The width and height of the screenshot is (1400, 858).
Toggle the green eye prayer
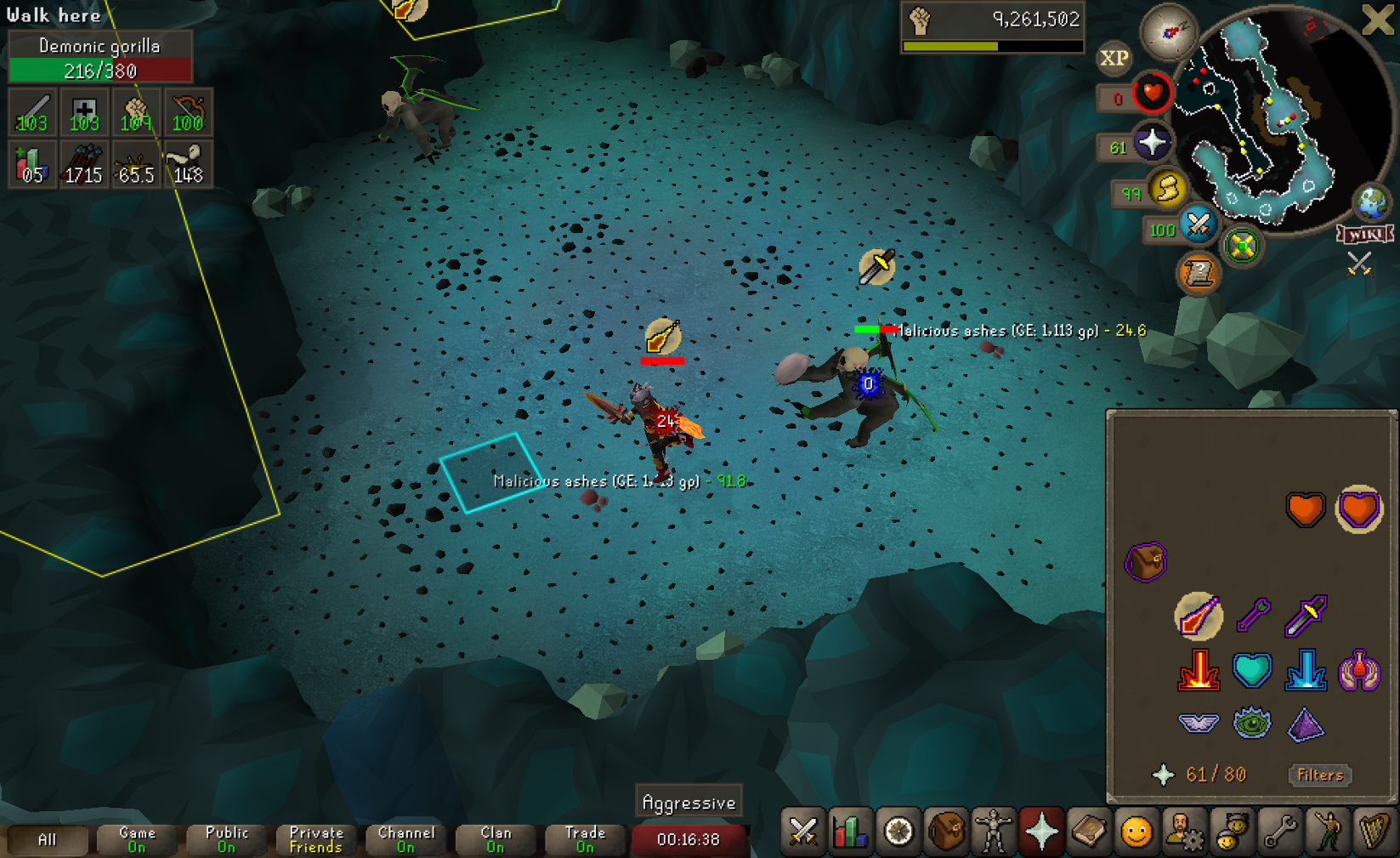point(1251,724)
